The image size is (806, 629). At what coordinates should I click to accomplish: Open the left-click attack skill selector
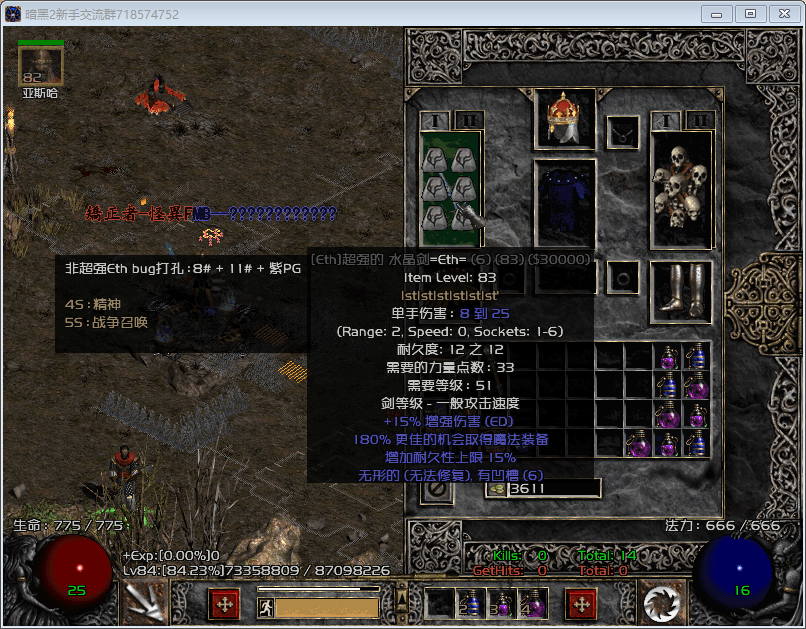pyautogui.click(x=145, y=603)
